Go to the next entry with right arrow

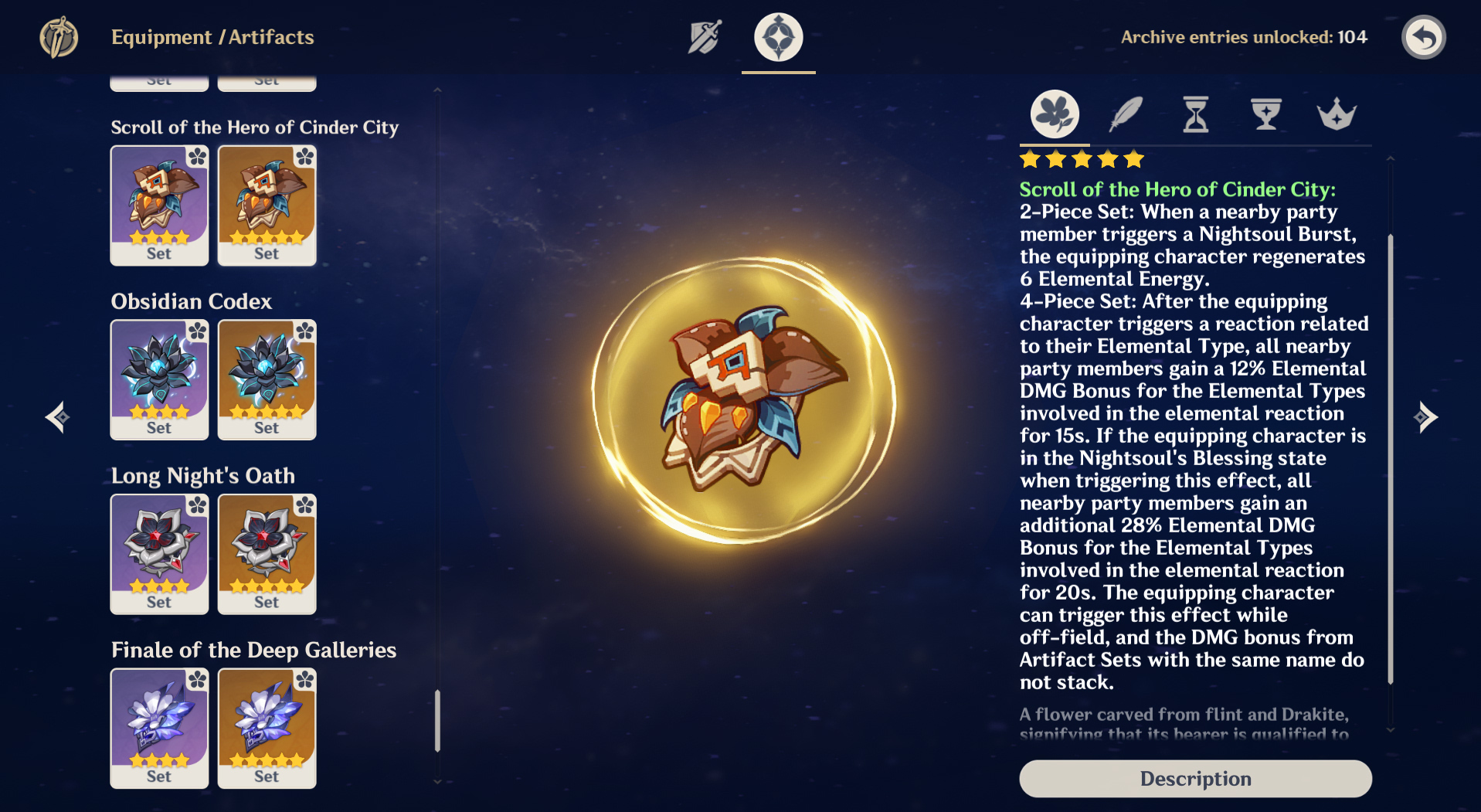pos(1425,417)
